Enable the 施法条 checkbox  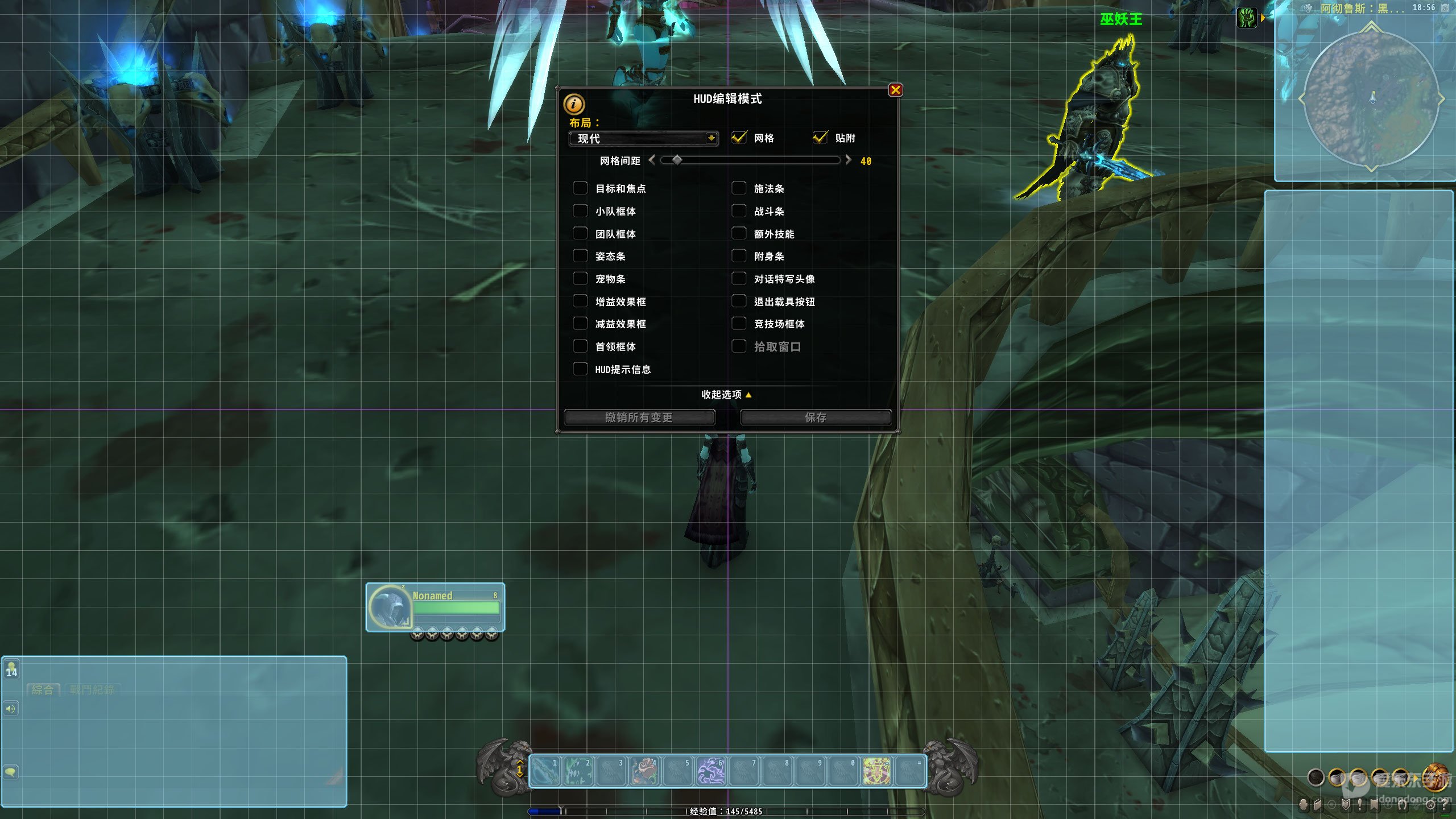coord(739,188)
